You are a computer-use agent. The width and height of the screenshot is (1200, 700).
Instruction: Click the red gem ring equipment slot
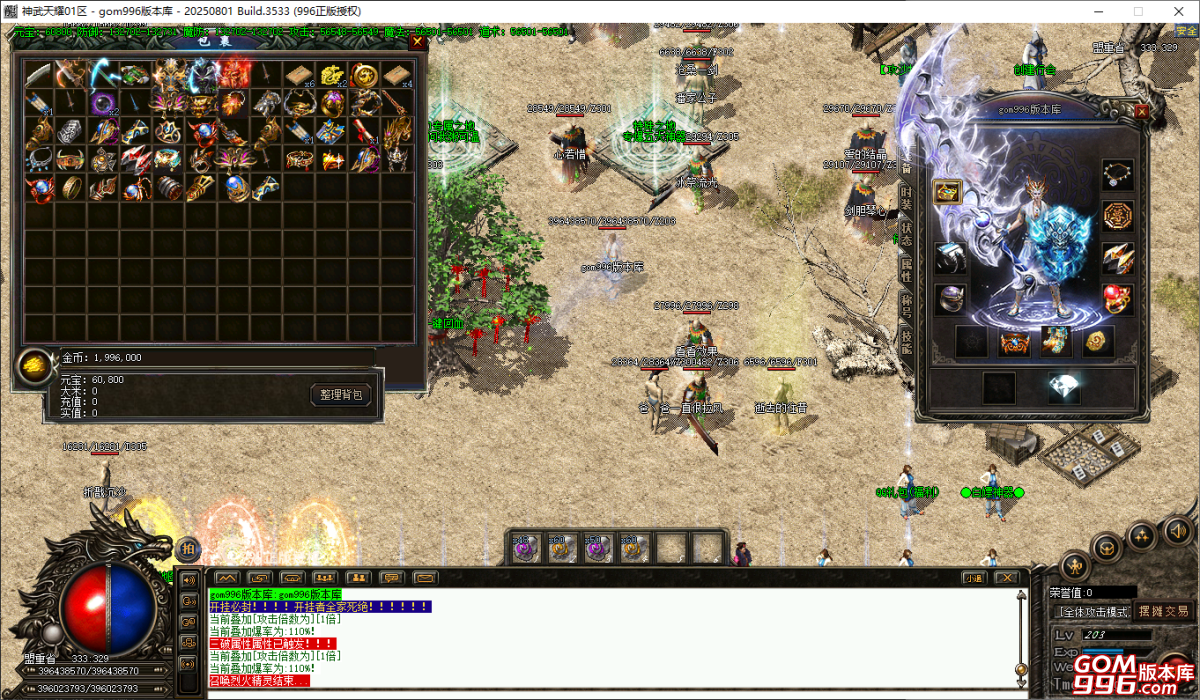pyautogui.click(x=1117, y=298)
